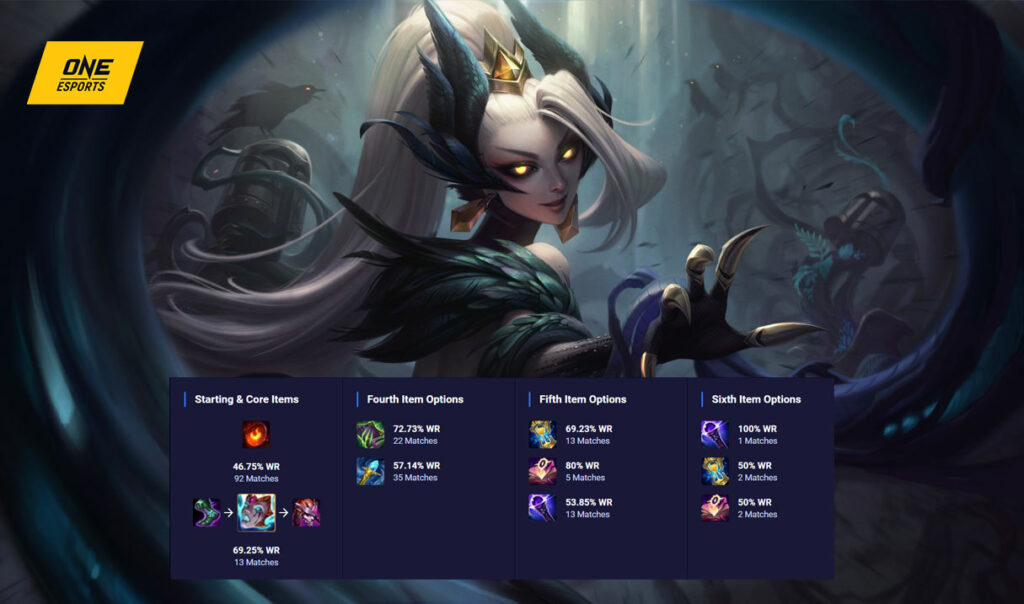Pick the spellbook icon in Sixth Item Options

[715, 508]
